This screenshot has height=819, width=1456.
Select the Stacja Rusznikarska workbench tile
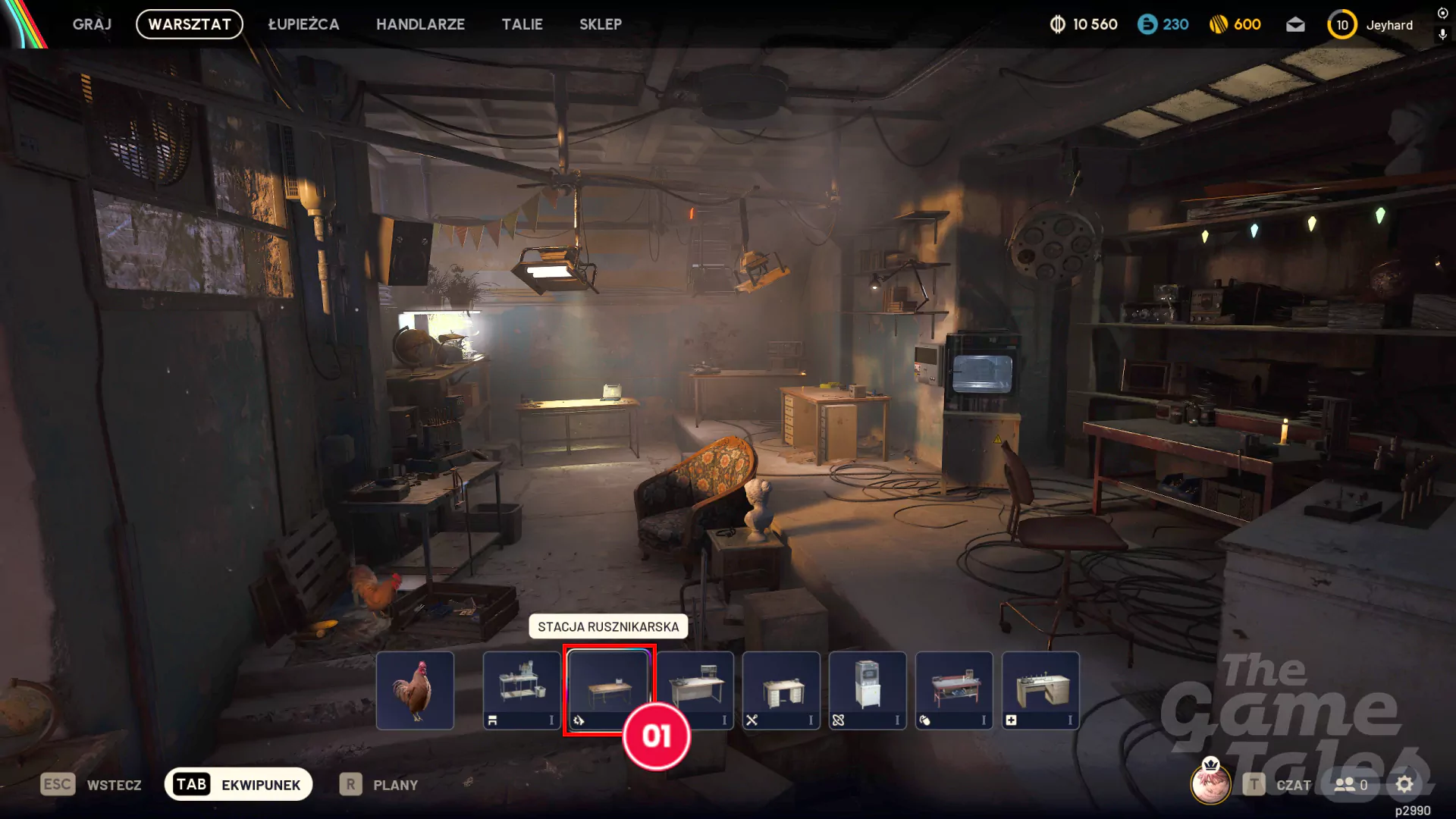click(608, 686)
